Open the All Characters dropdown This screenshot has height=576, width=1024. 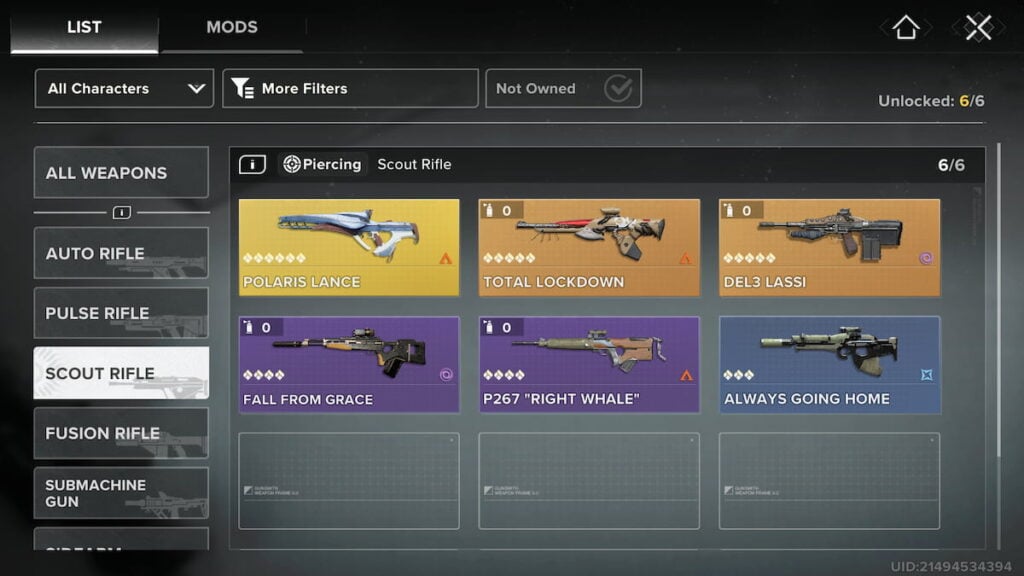pyautogui.click(x=124, y=88)
